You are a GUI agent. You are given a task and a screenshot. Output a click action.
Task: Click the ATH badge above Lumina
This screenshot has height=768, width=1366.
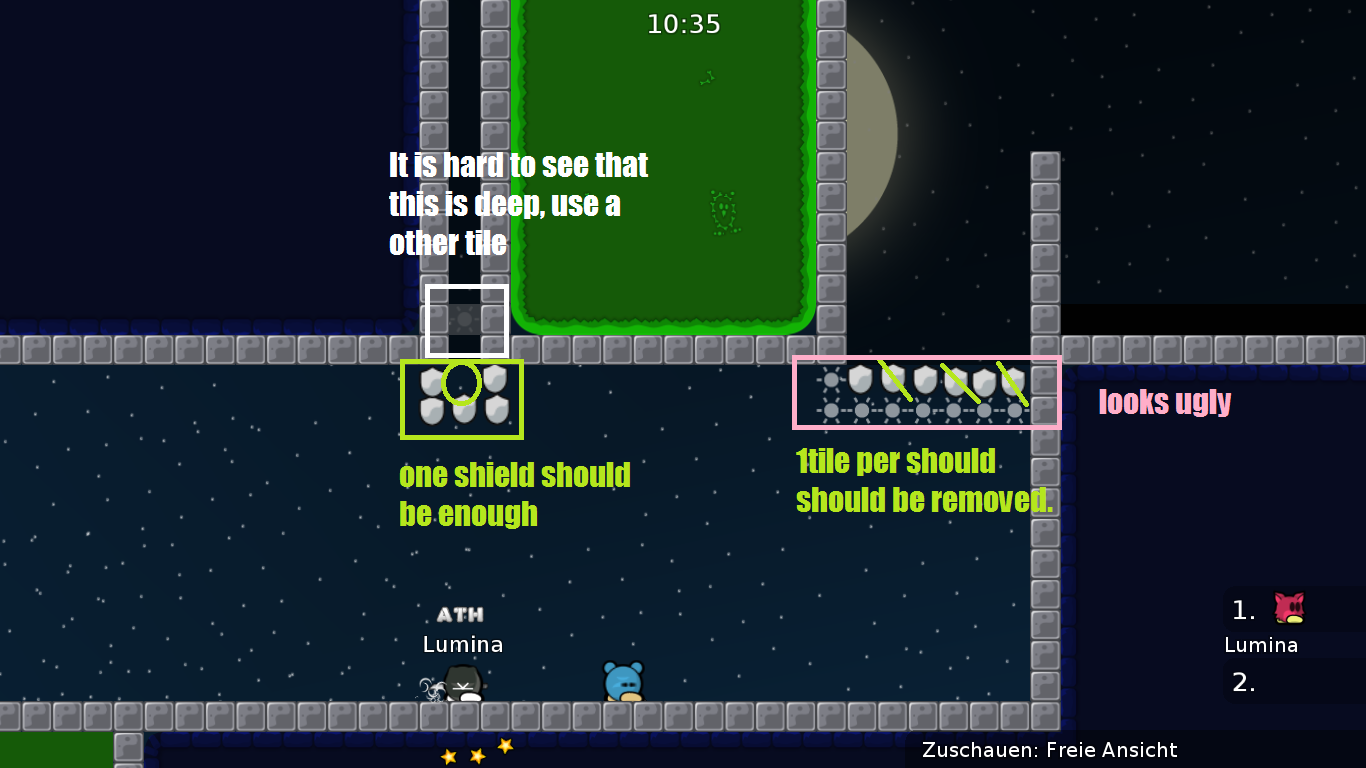(x=460, y=614)
